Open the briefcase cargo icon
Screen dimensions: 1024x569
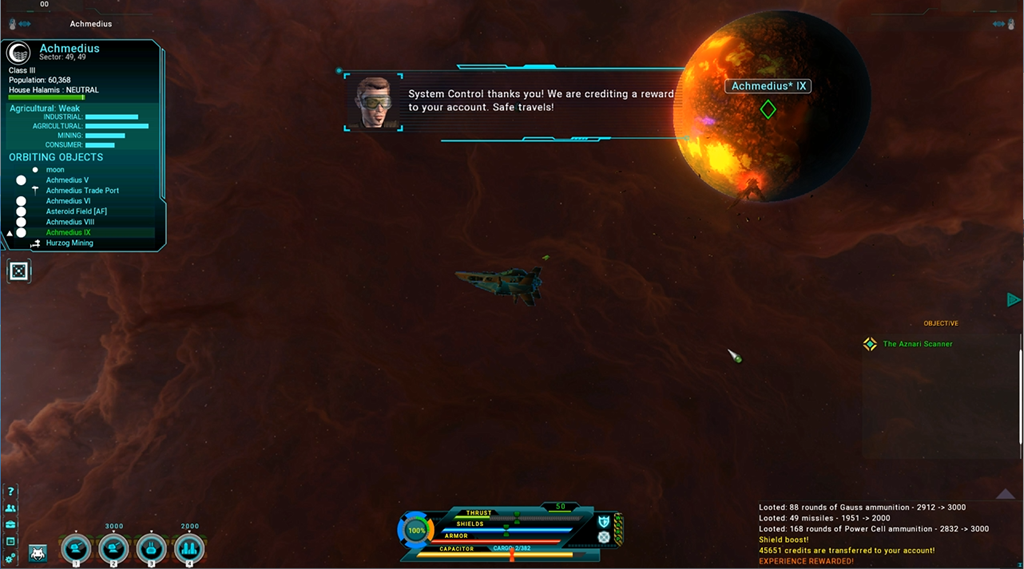coord(11,524)
